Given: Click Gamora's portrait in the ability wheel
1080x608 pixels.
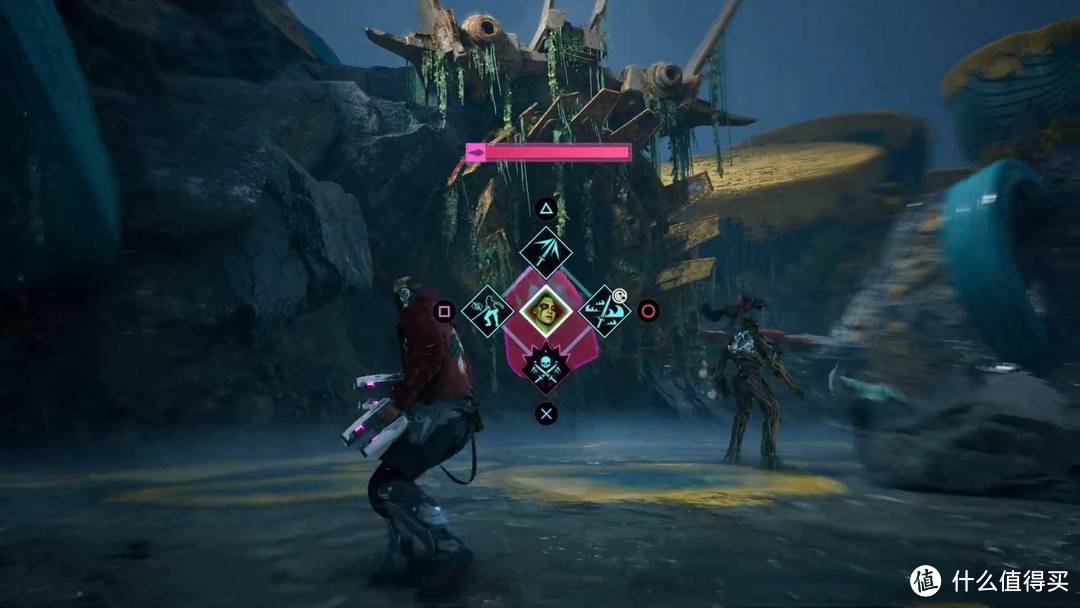Looking at the screenshot, I should tap(546, 310).
